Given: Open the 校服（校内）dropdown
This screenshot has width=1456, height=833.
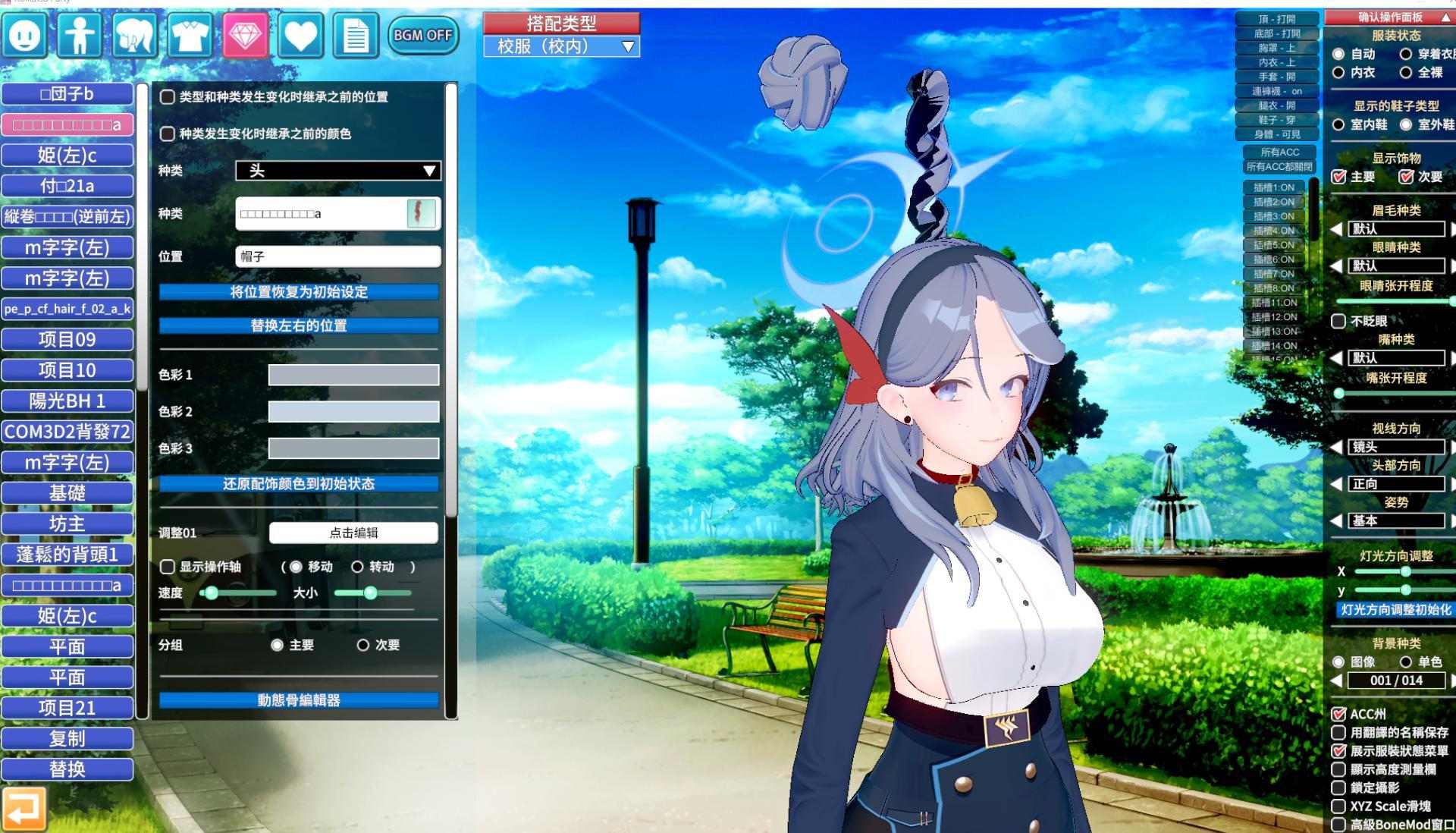Looking at the screenshot, I should (560, 46).
